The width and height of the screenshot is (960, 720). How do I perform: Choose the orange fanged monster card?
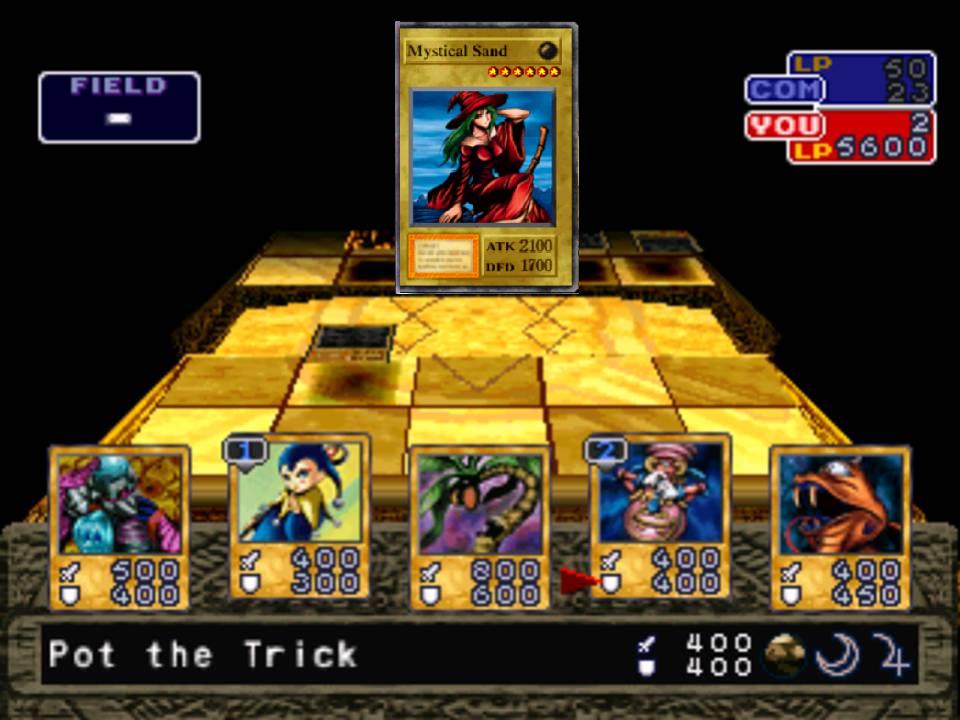coord(839,528)
